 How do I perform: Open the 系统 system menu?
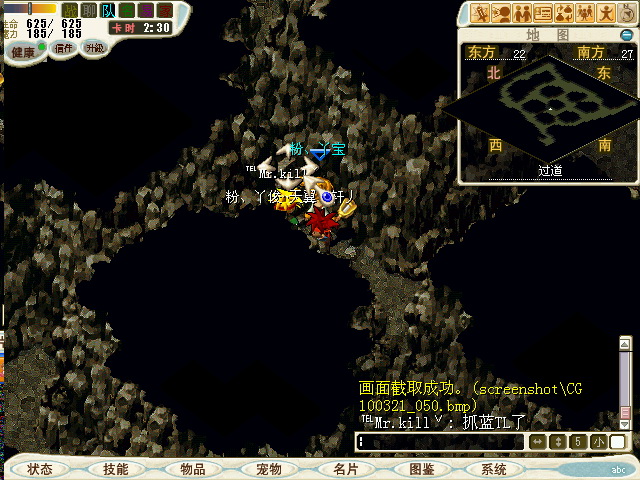[x=494, y=469]
